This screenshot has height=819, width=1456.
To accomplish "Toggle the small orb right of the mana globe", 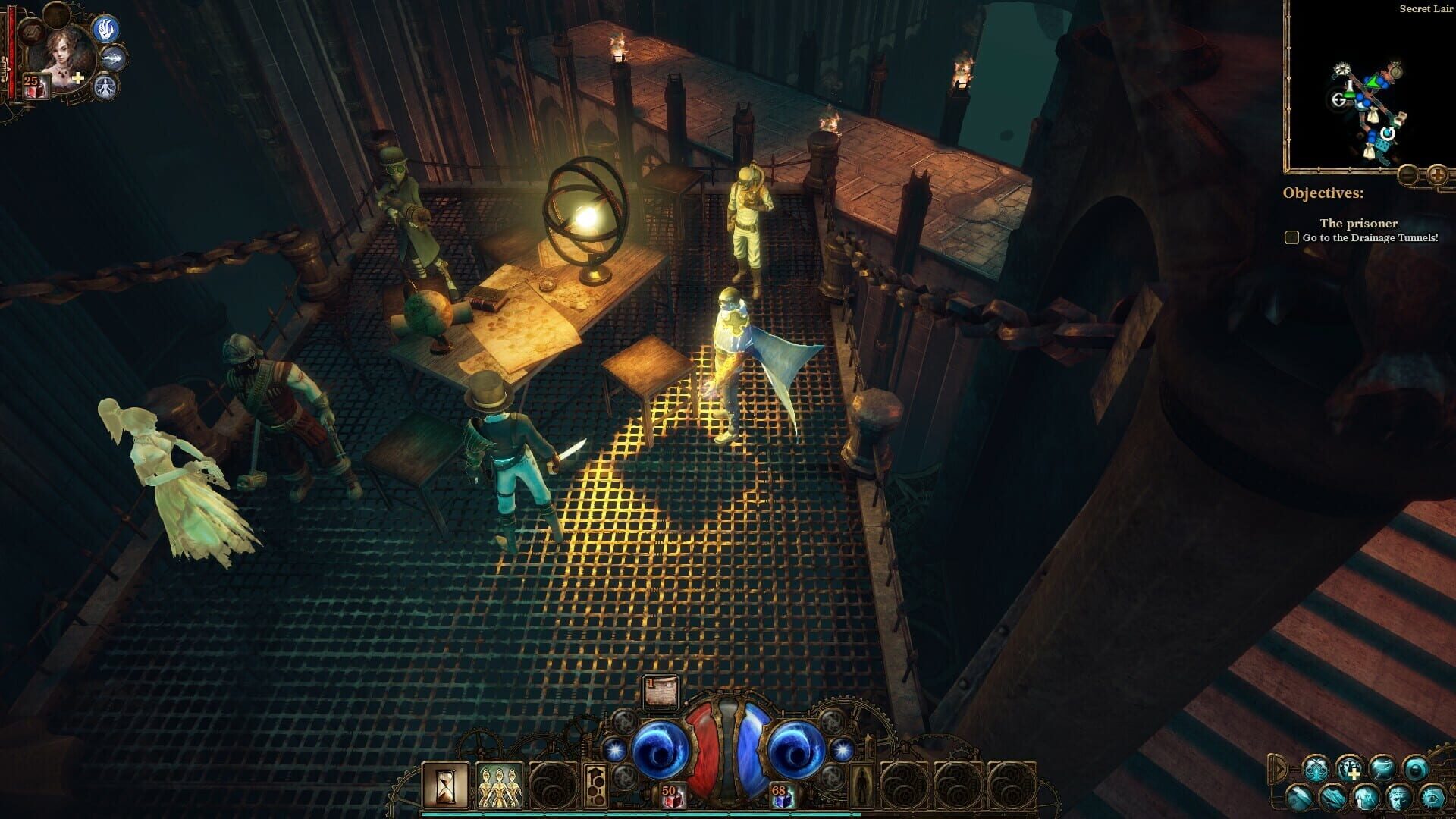I will click(843, 751).
